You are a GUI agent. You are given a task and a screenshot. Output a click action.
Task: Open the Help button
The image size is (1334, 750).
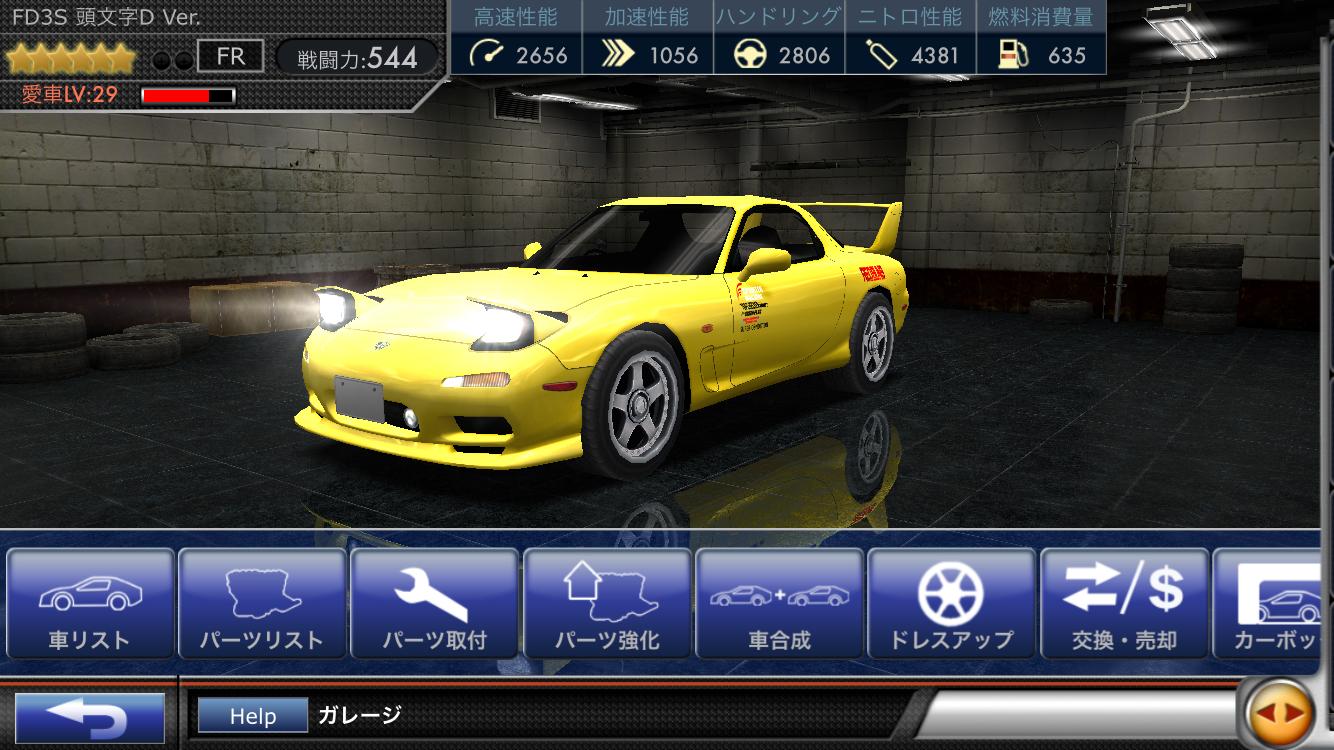pos(252,716)
